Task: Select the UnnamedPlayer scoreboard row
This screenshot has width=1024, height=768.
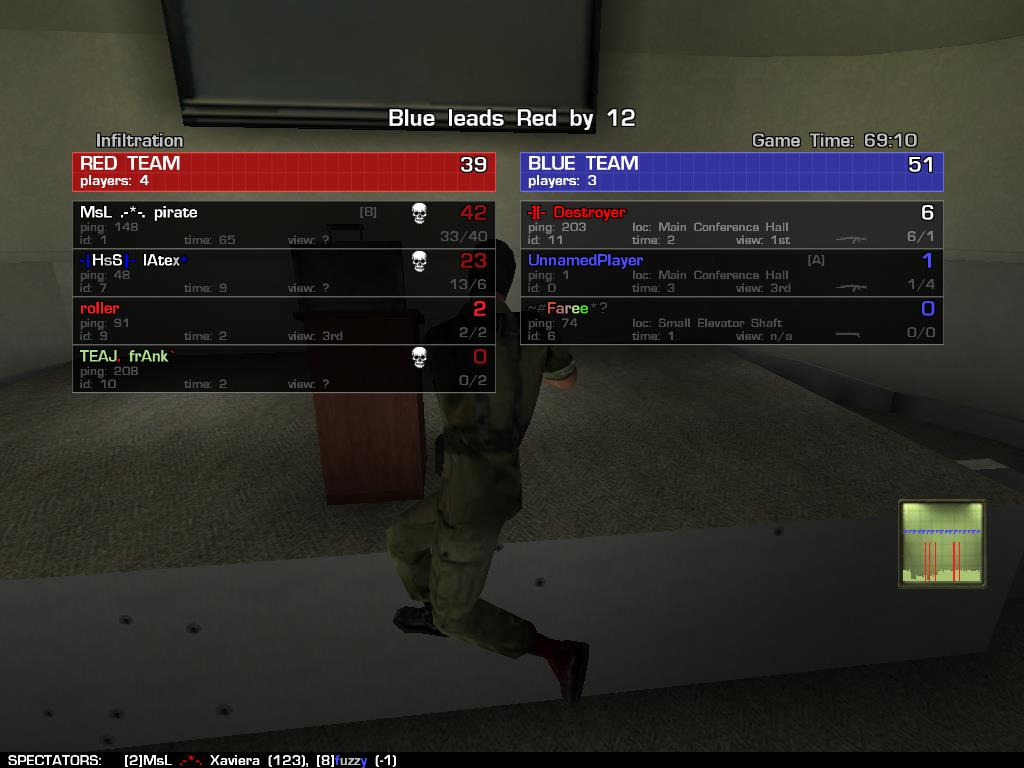Action: [731, 273]
